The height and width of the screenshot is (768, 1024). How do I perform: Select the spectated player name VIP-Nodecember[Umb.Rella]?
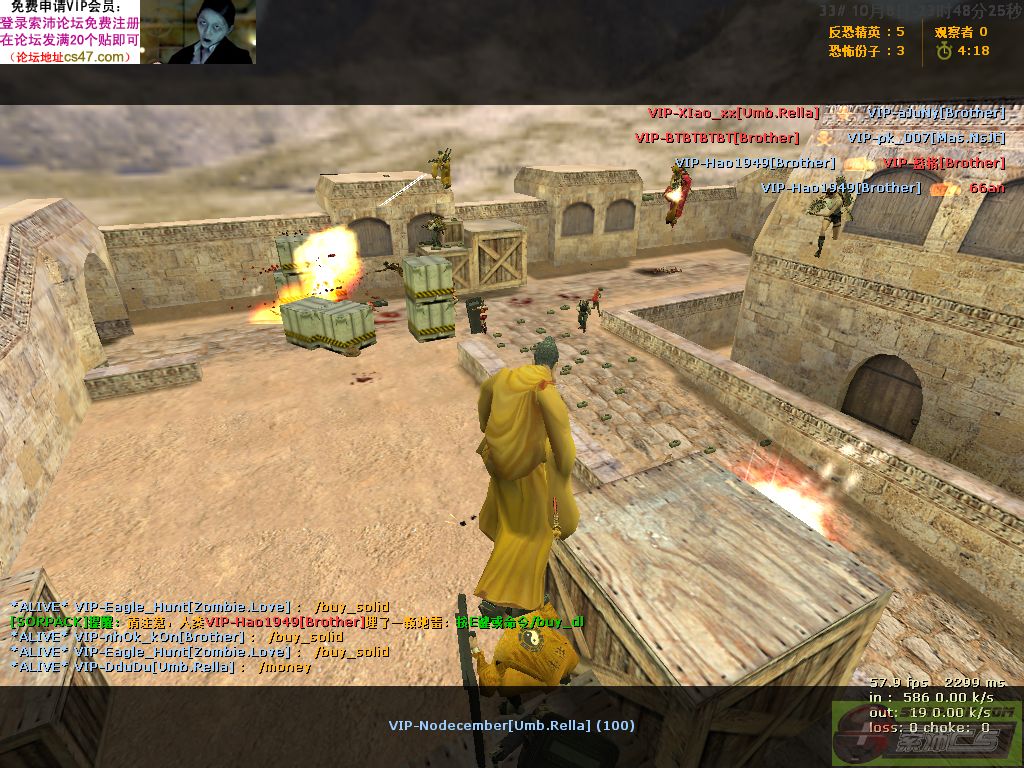tap(511, 725)
